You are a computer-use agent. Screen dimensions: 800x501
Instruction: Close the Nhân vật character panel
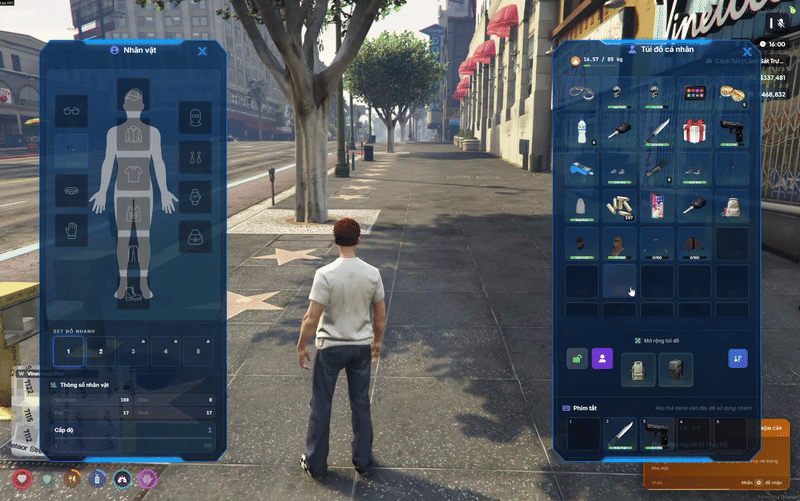pos(202,51)
